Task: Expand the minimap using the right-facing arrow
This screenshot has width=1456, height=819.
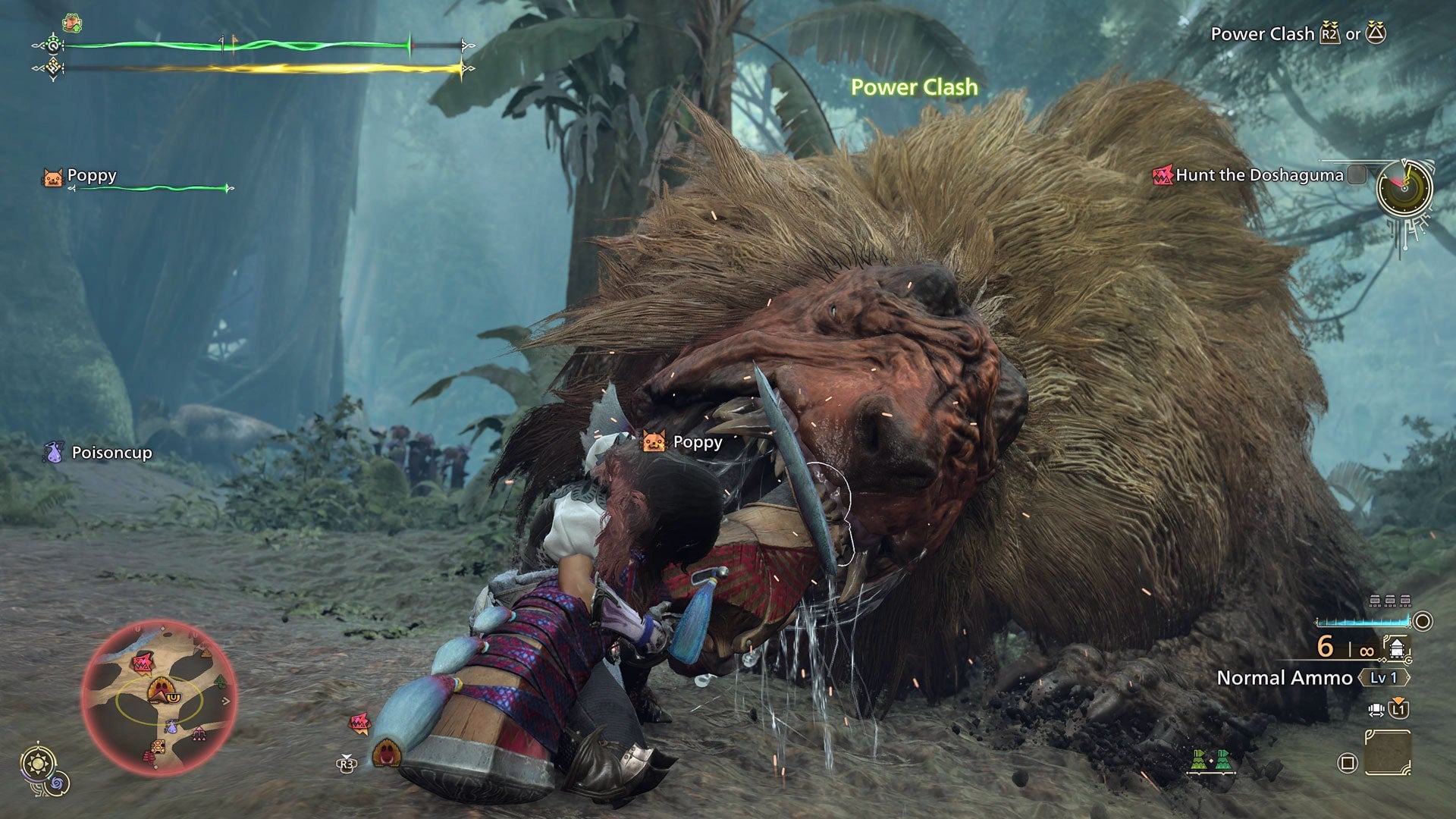Action: 225,701
